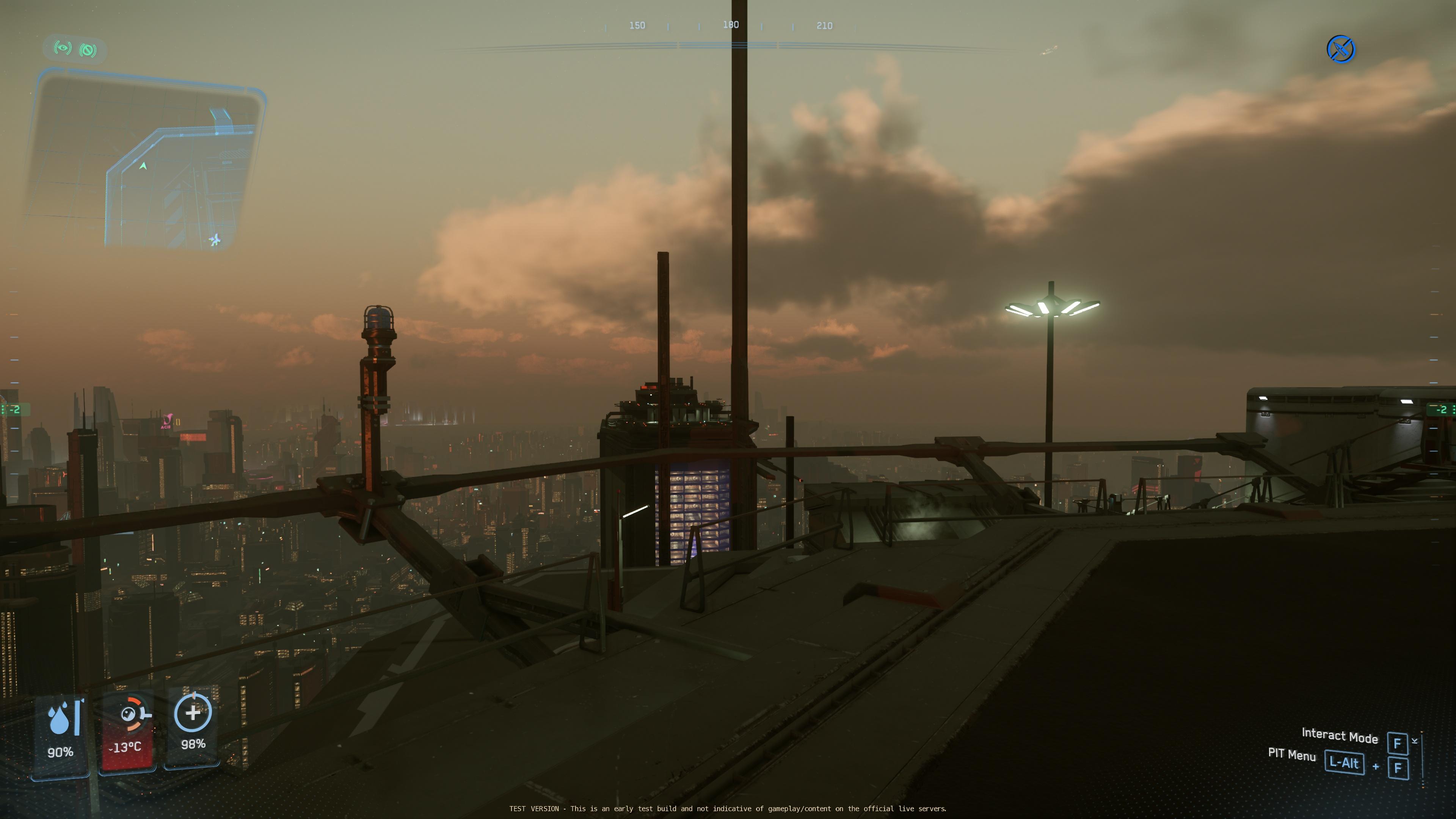
Task: Click the green crossed-out signal icon
Action: click(88, 50)
